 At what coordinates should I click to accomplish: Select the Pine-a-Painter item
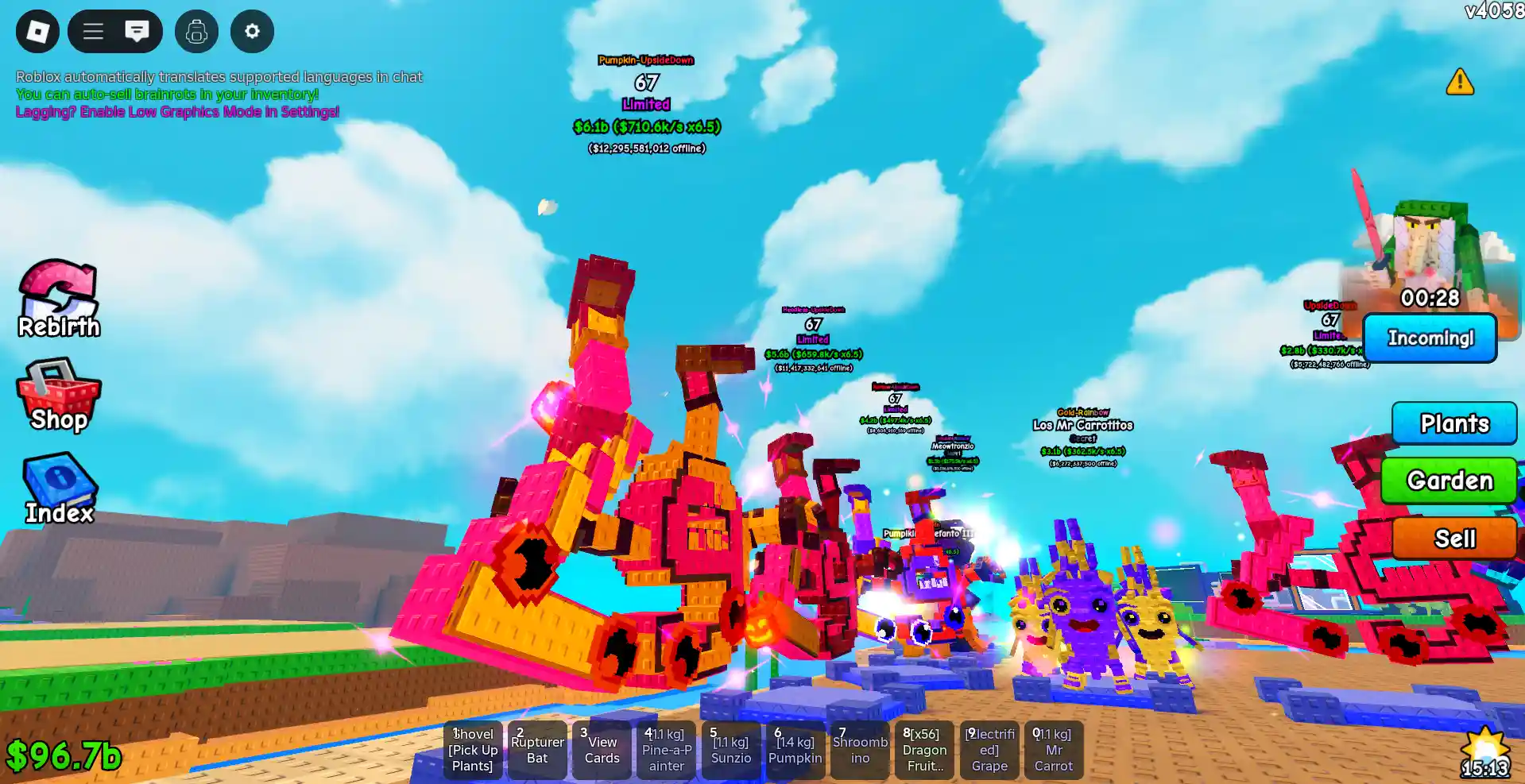click(666, 750)
